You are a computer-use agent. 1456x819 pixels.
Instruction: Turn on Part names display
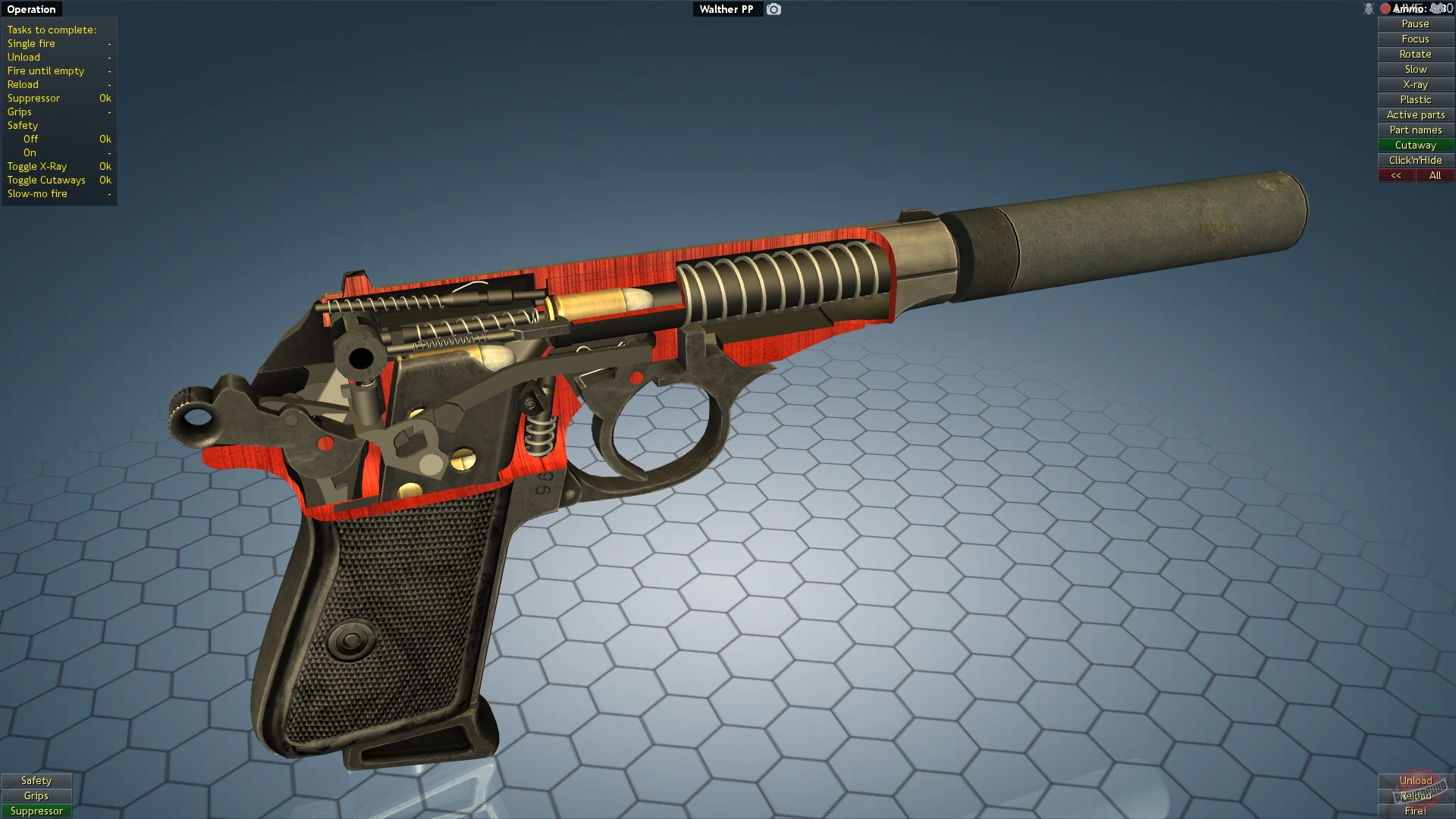click(x=1414, y=130)
